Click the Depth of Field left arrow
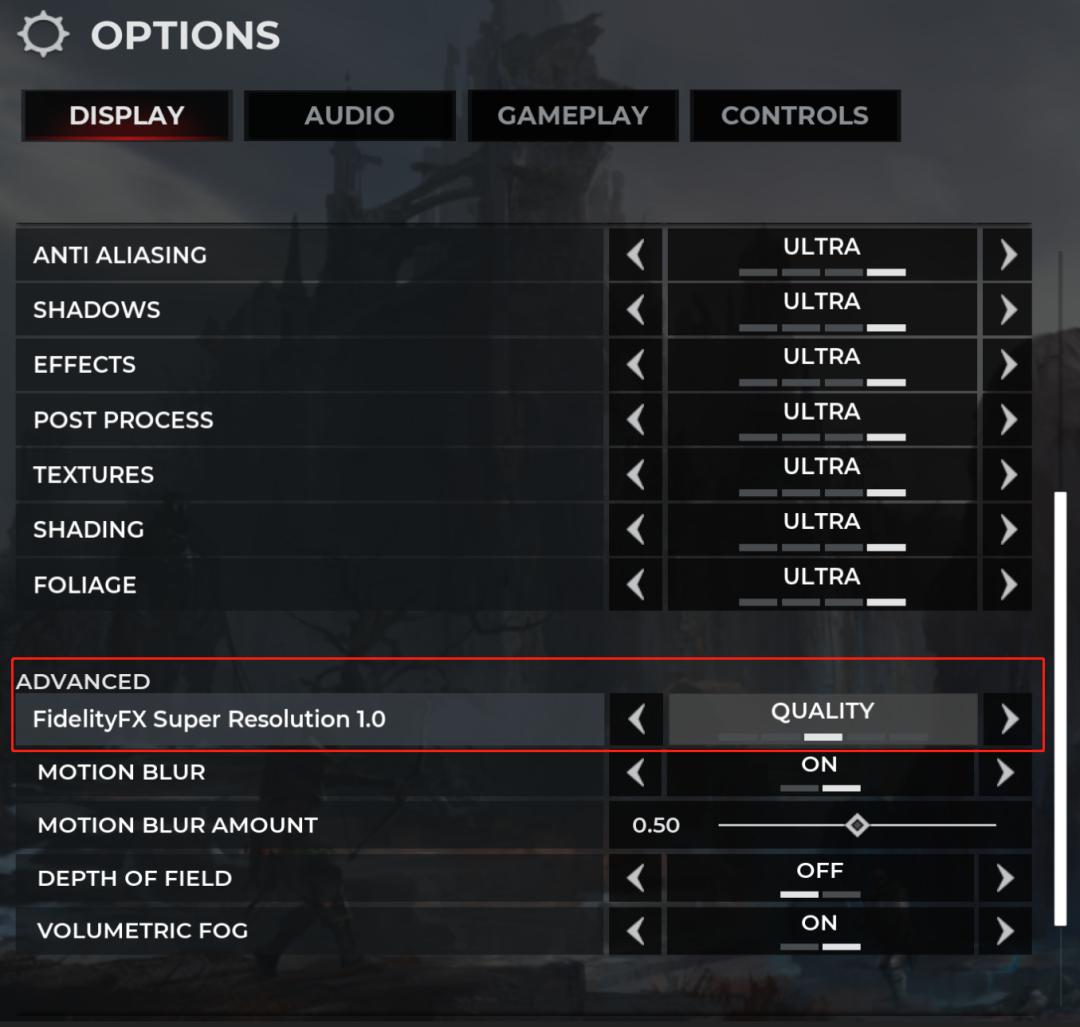The height and width of the screenshot is (1027, 1080). tap(636, 878)
